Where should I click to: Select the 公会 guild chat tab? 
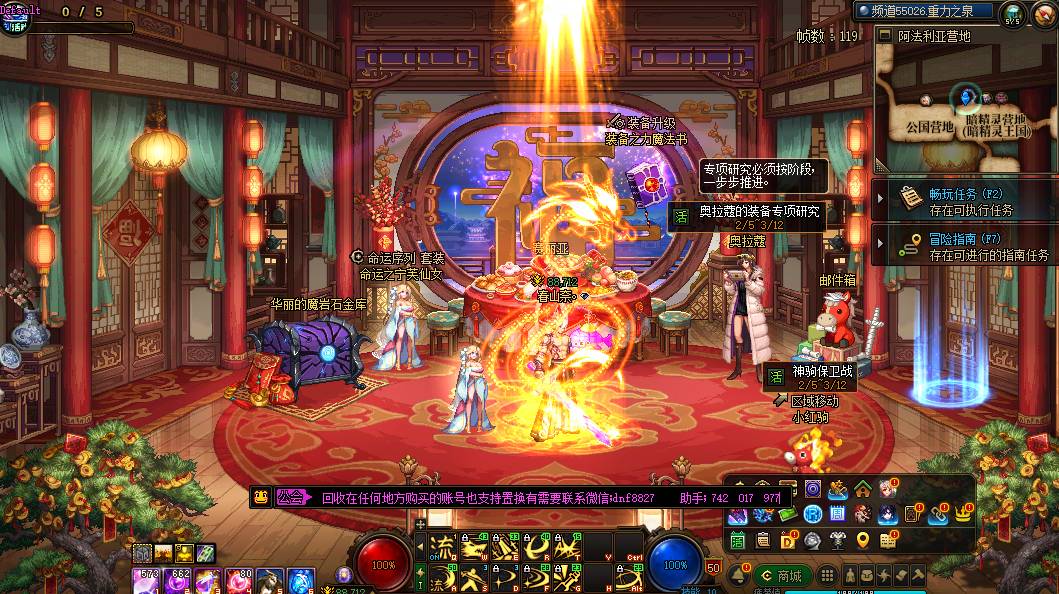click(290, 496)
